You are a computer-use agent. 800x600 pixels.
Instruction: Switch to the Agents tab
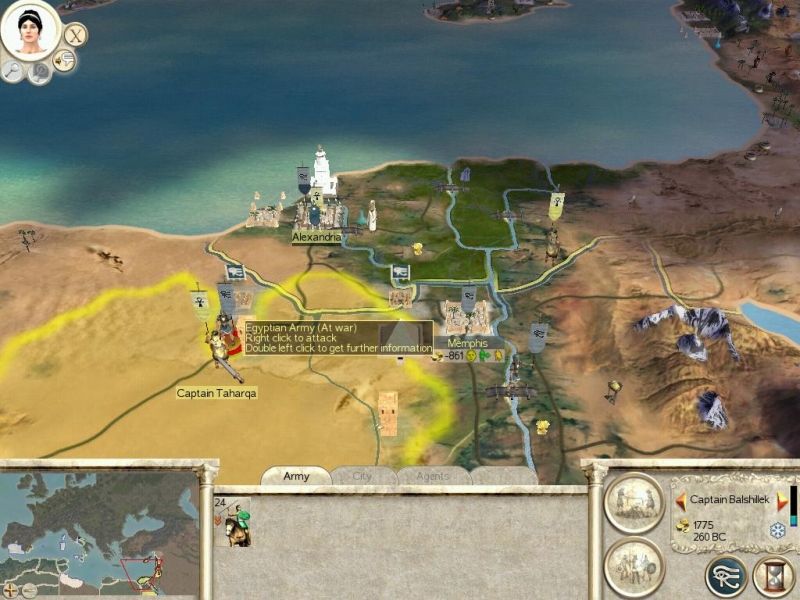click(x=432, y=477)
